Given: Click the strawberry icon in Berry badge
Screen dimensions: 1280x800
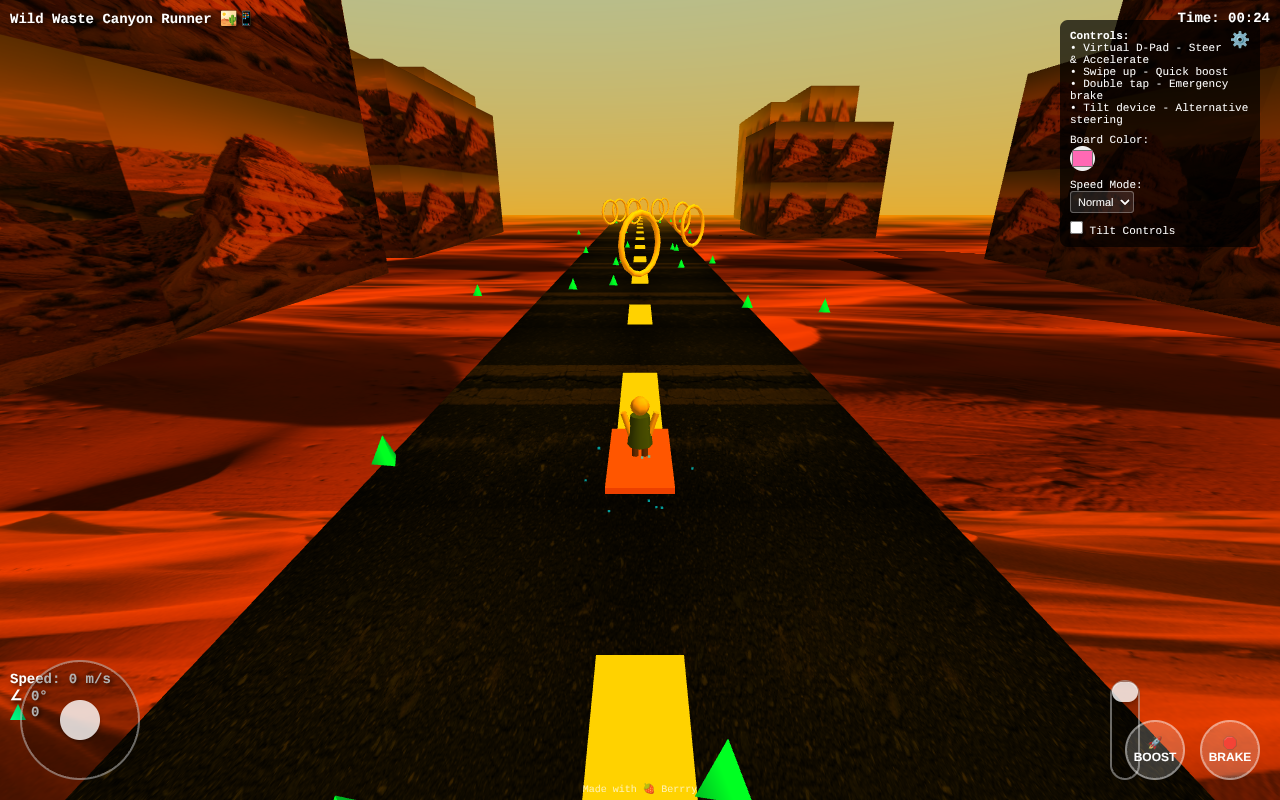Looking at the screenshot, I should pos(649,789).
